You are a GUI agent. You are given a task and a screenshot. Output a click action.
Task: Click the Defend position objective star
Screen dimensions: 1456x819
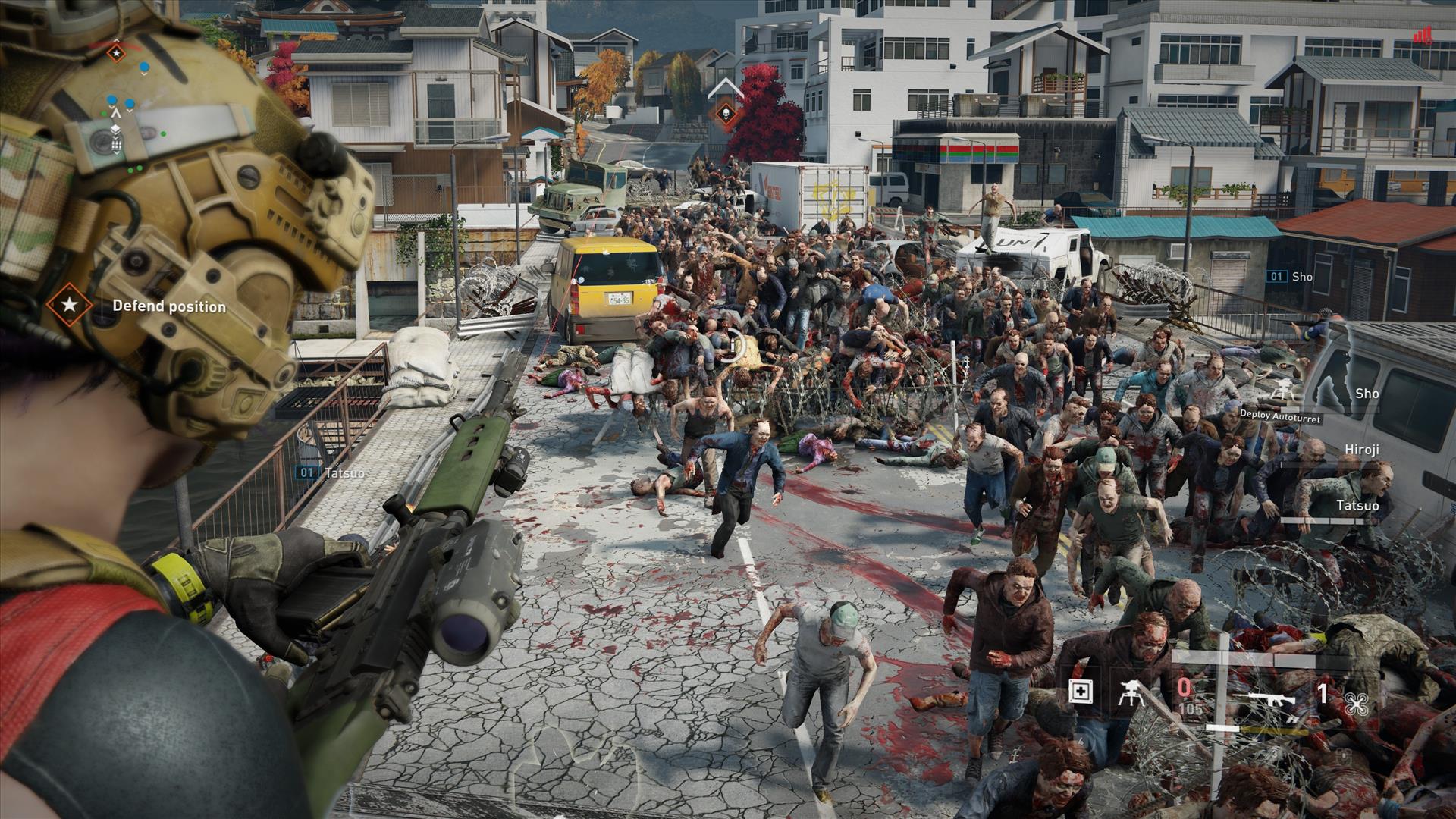[x=69, y=306]
